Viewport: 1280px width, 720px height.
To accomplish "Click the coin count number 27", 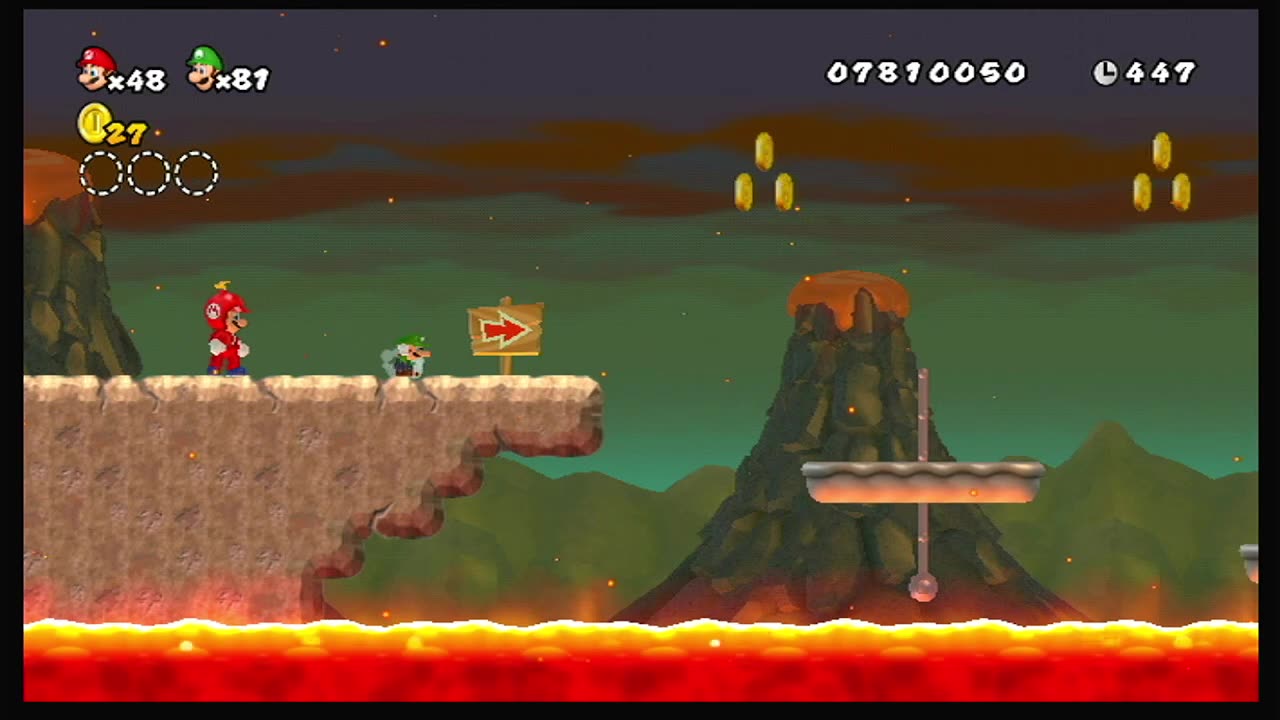I will [125, 130].
